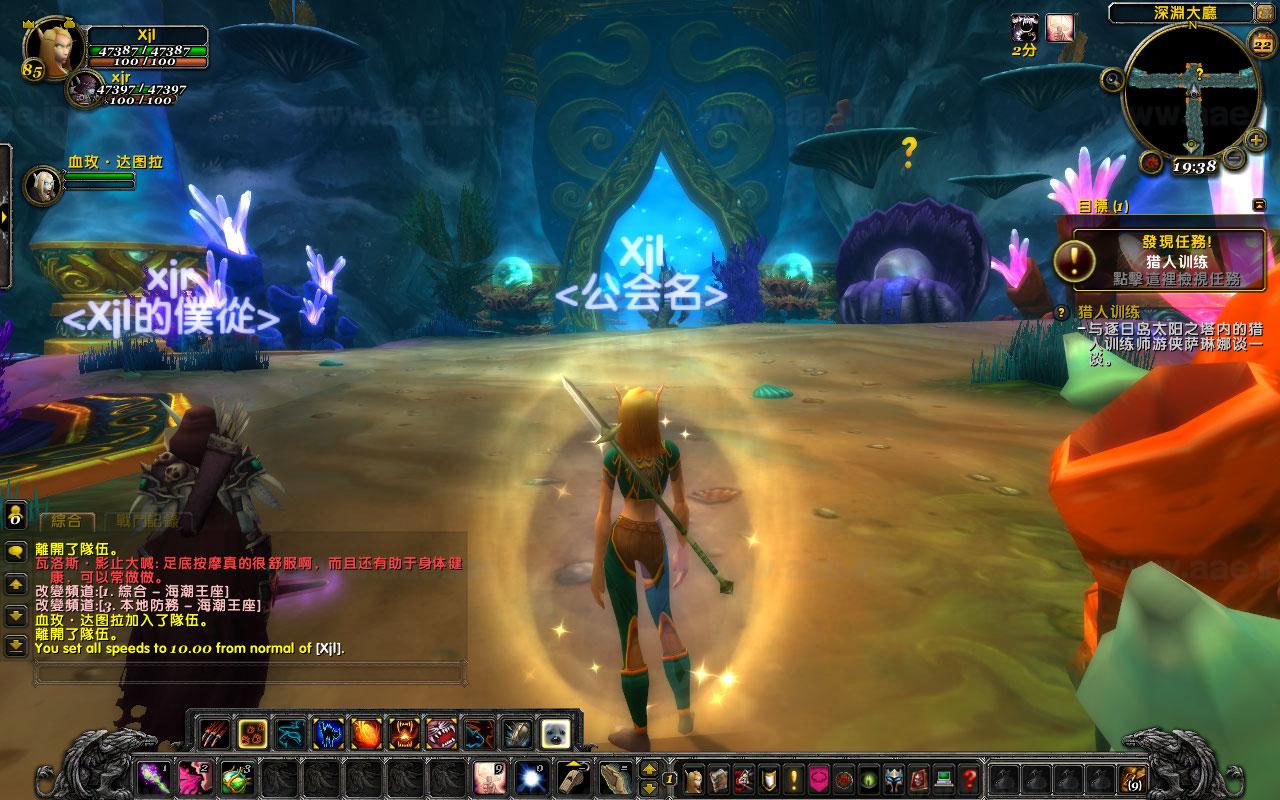Click the minimap zoom-out minus button

[1234, 159]
